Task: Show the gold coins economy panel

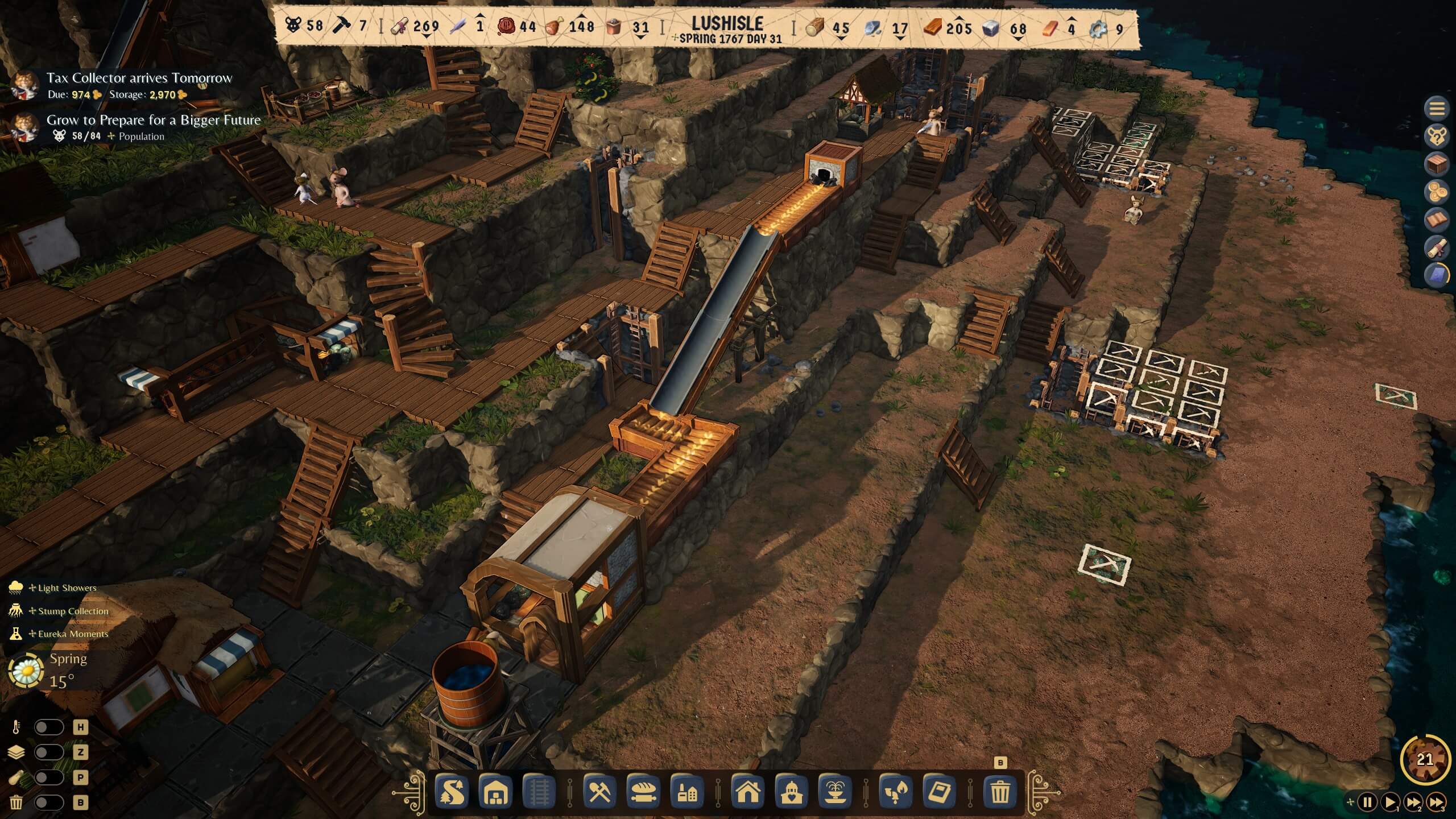Action: (x=1437, y=192)
